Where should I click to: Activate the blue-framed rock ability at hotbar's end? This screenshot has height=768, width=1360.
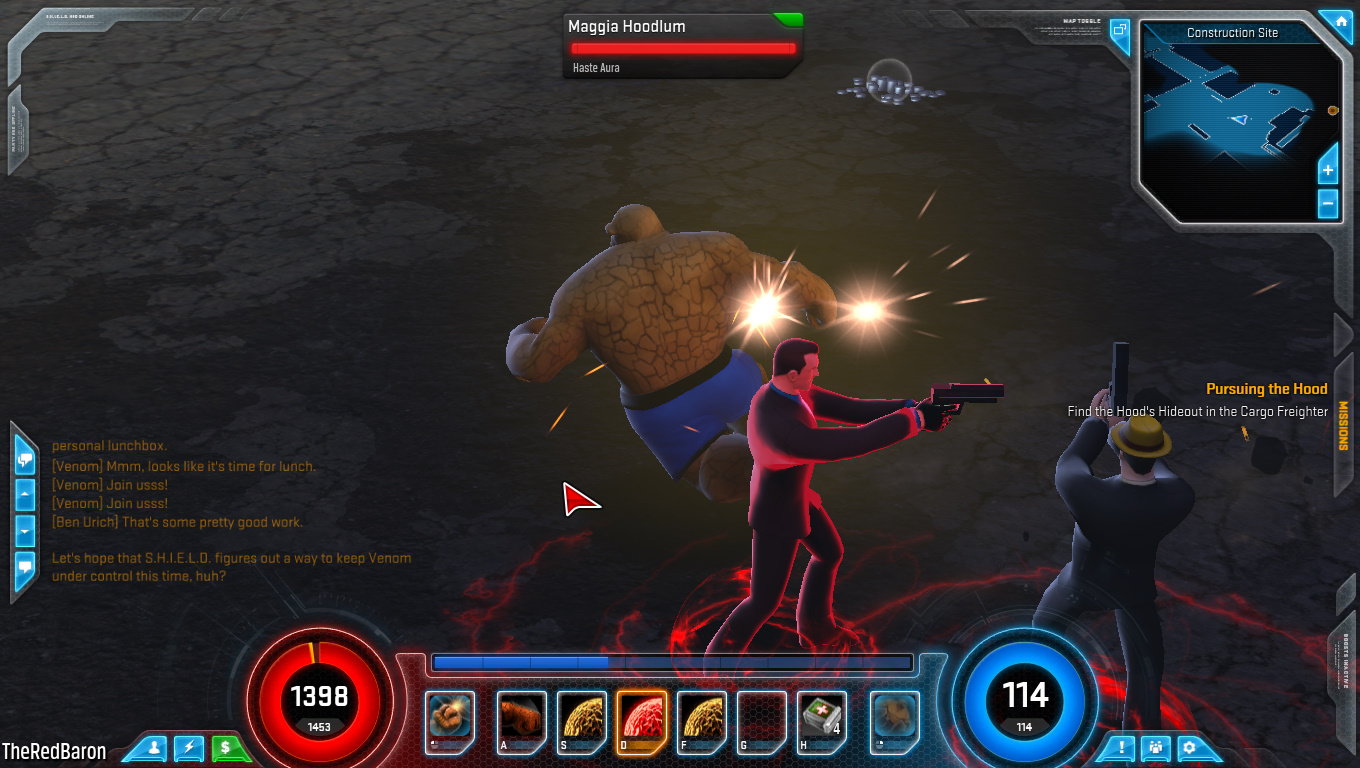tap(894, 717)
